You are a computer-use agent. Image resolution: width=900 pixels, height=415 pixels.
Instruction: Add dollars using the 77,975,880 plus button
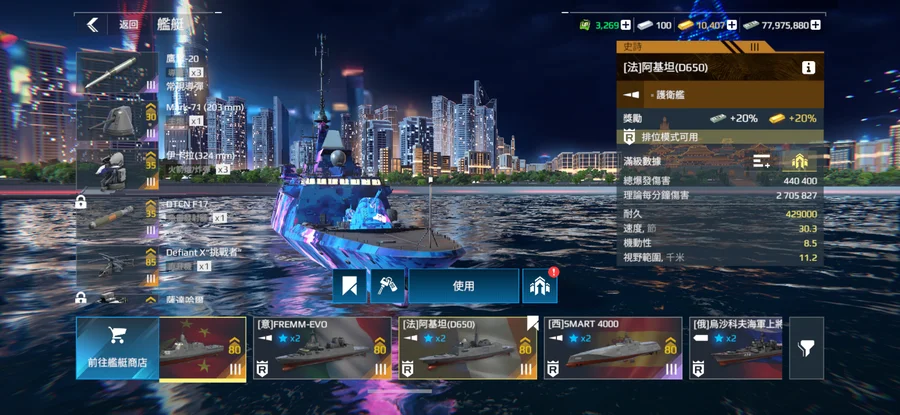(817, 25)
